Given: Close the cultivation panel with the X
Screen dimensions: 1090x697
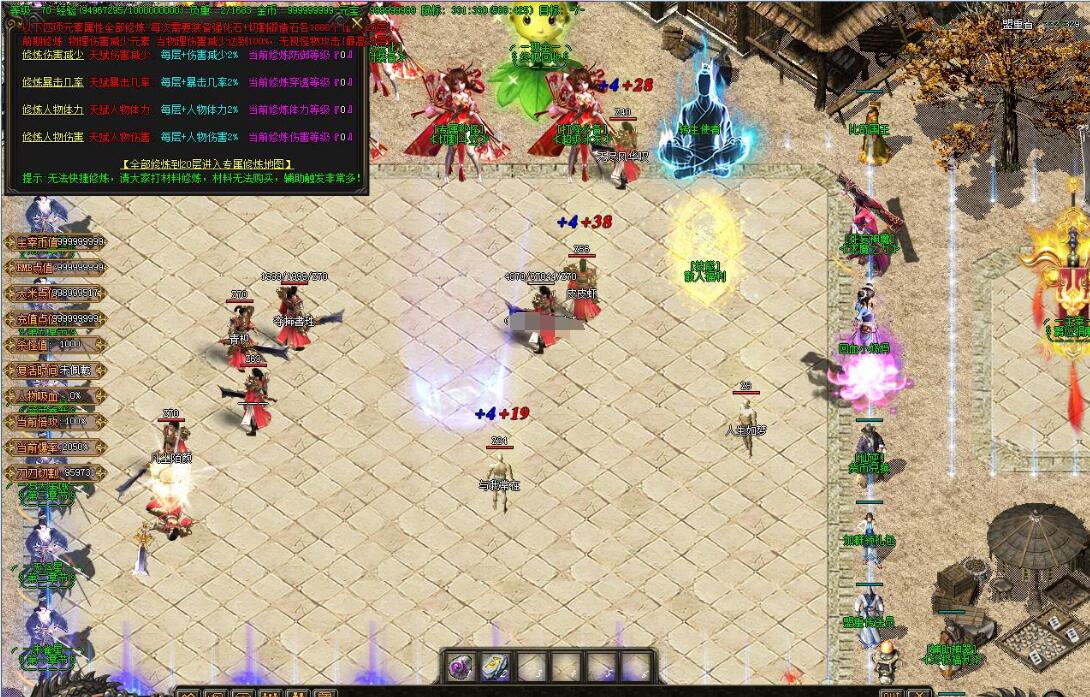Looking at the screenshot, I should coord(357,23).
